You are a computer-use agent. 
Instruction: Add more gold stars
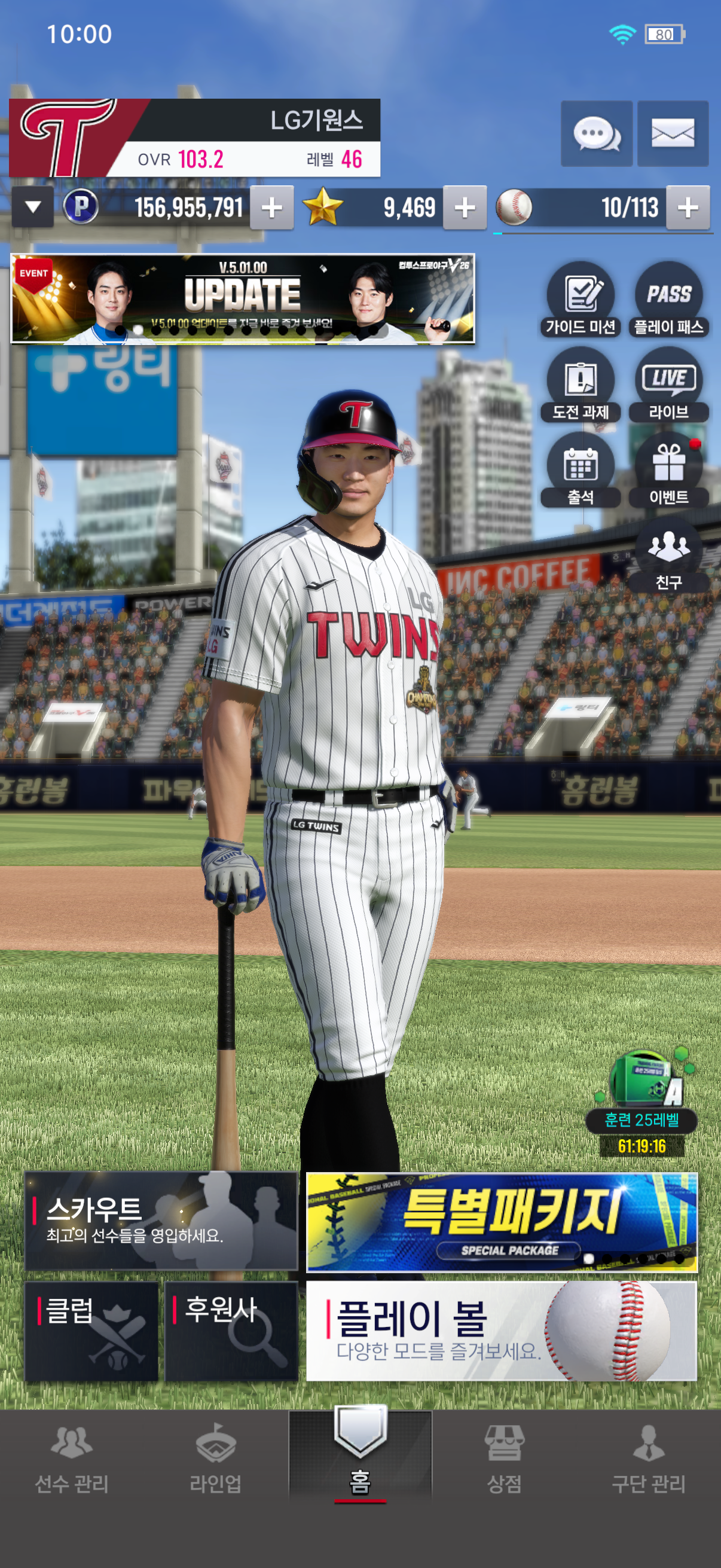click(465, 208)
